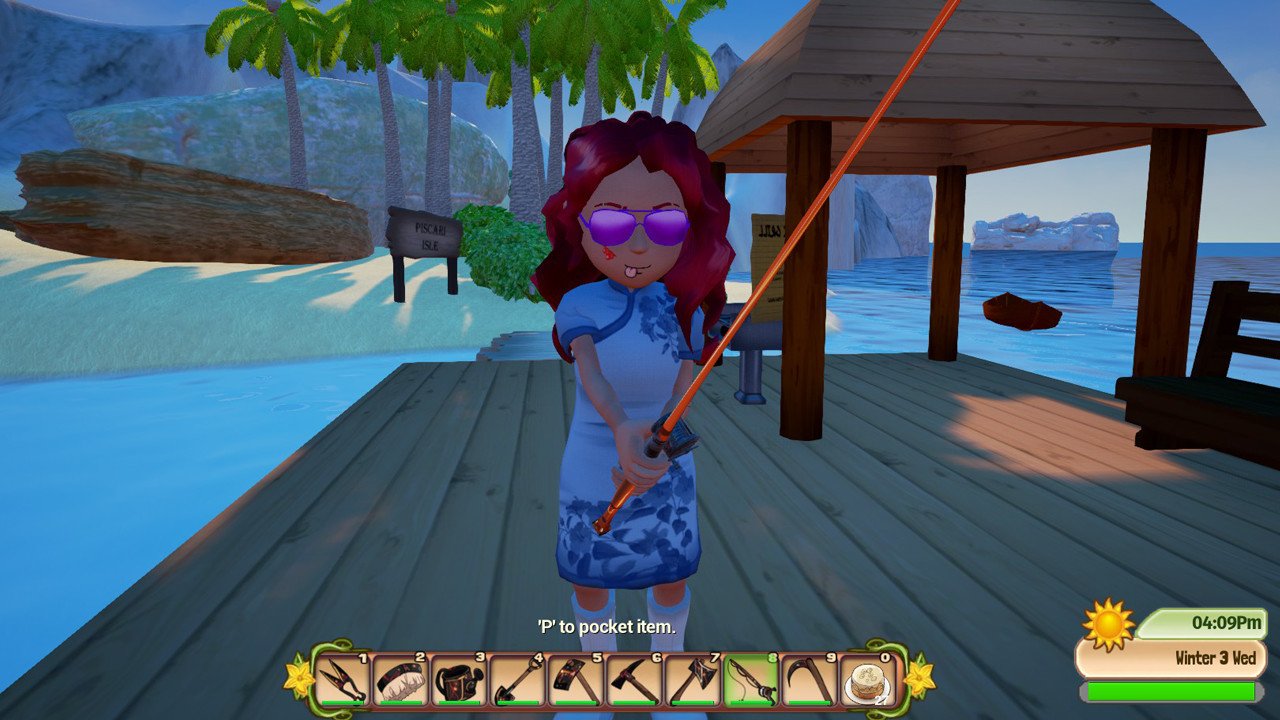Choose the scythe in slot 9
Image resolution: width=1280 pixels, height=720 pixels.
809,680
